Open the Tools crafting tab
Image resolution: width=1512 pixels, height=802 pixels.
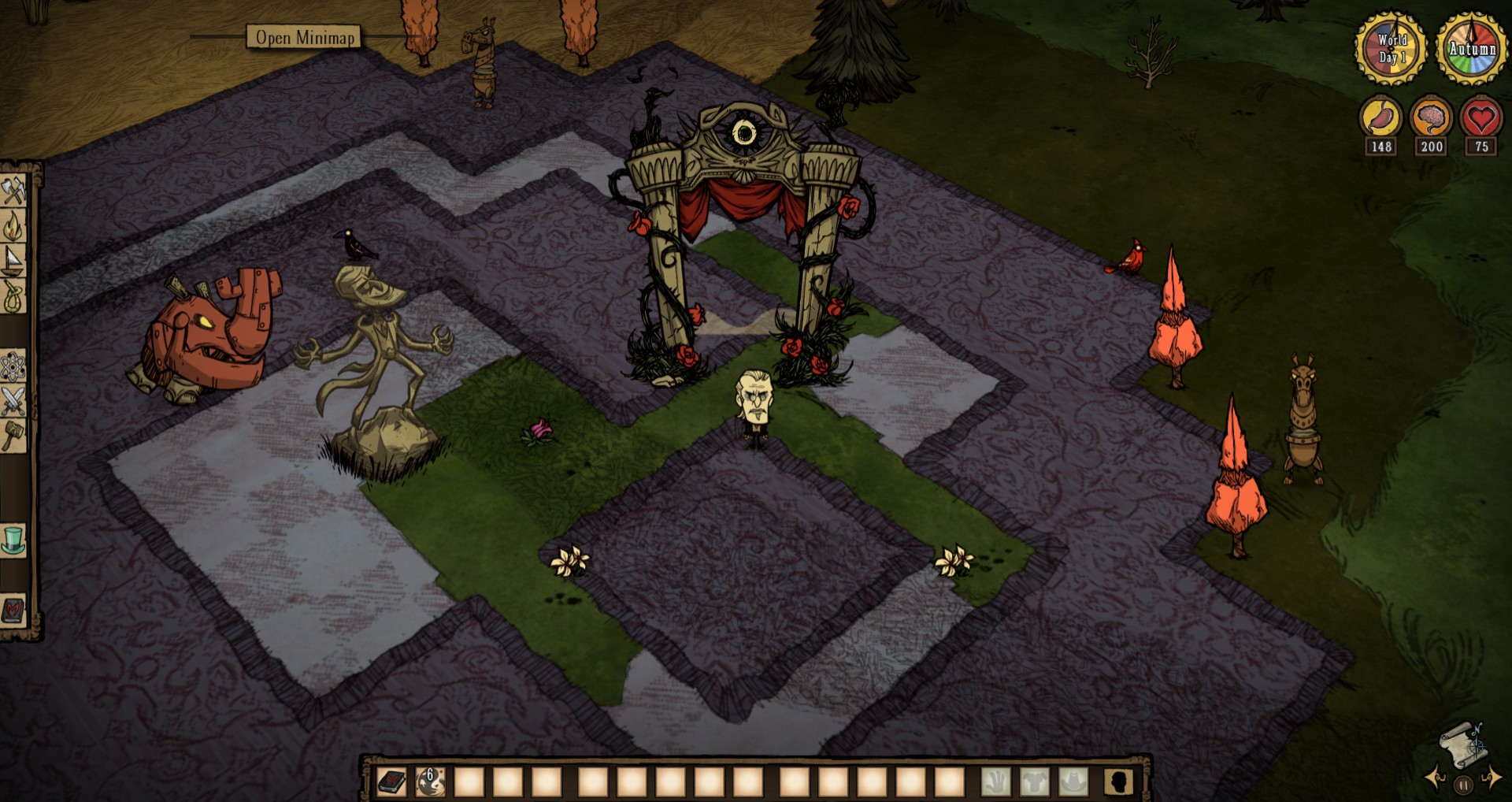(13, 190)
